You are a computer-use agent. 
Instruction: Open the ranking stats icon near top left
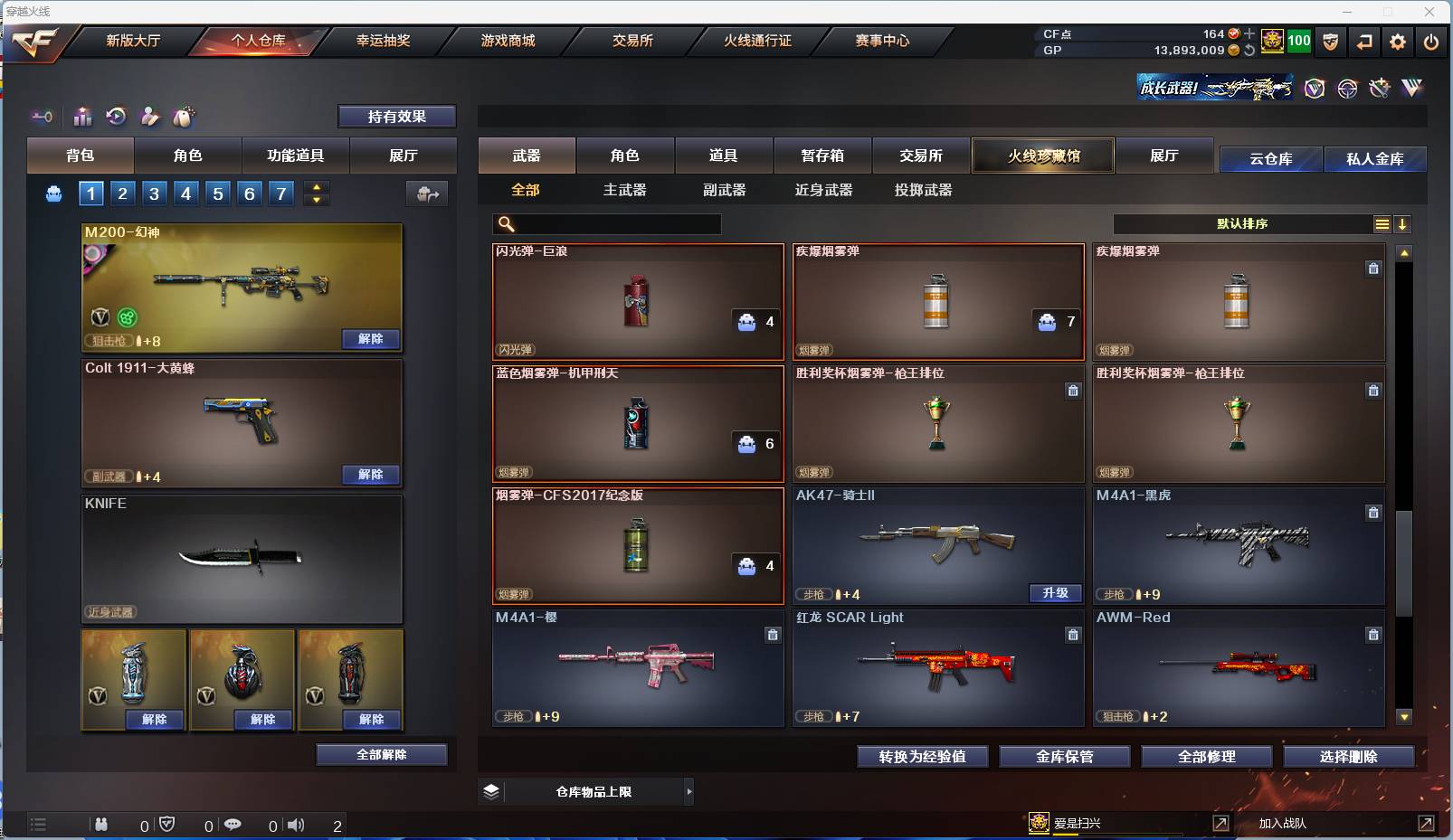pos(82,117)
